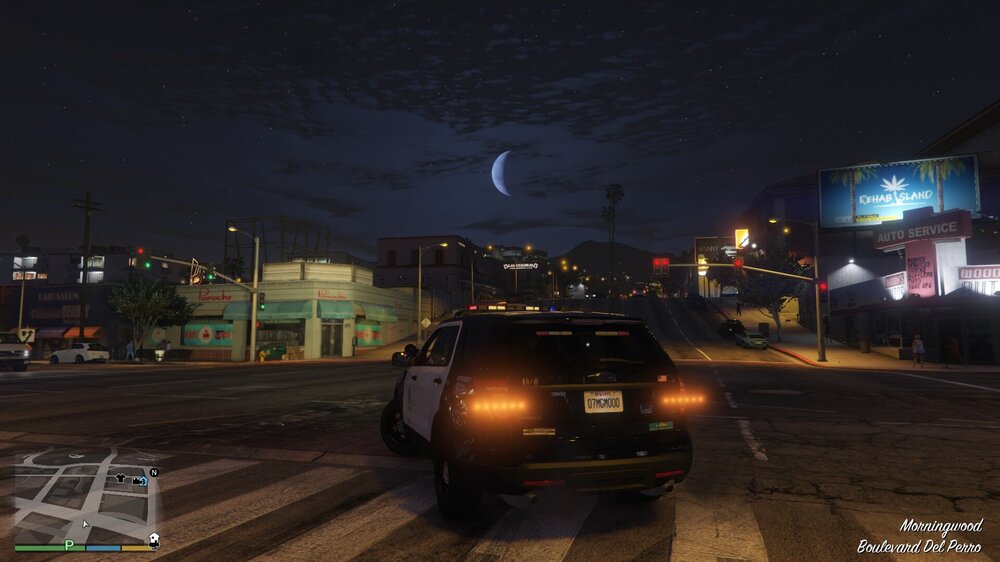
Task: Select the clothing store shirt marker
Action: (121, 479)
